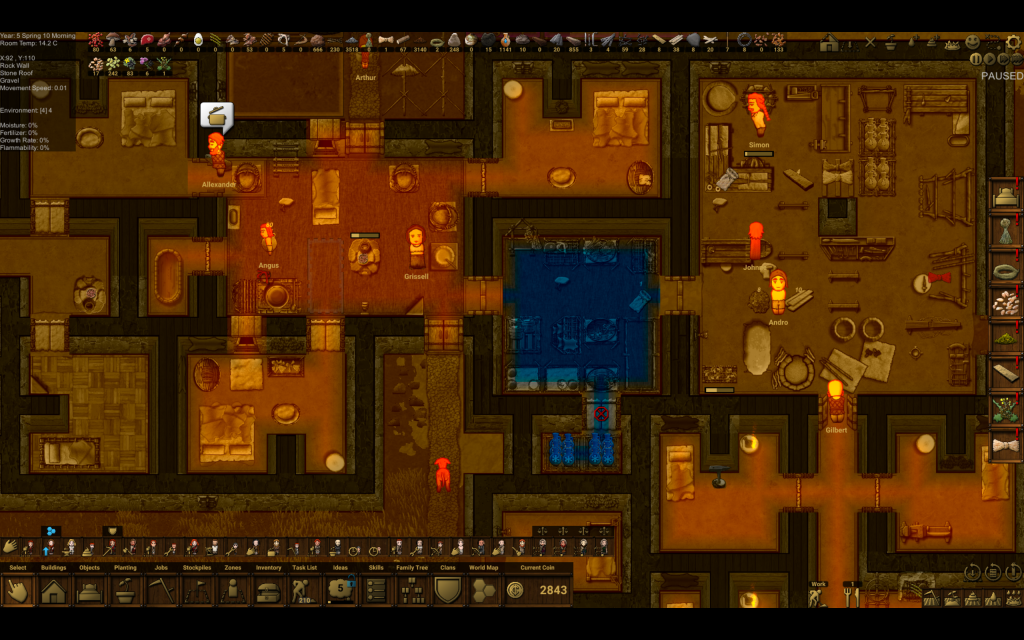Open the Inventory chest button
This screenshot has width=1024, height=640.
[268, 590]
